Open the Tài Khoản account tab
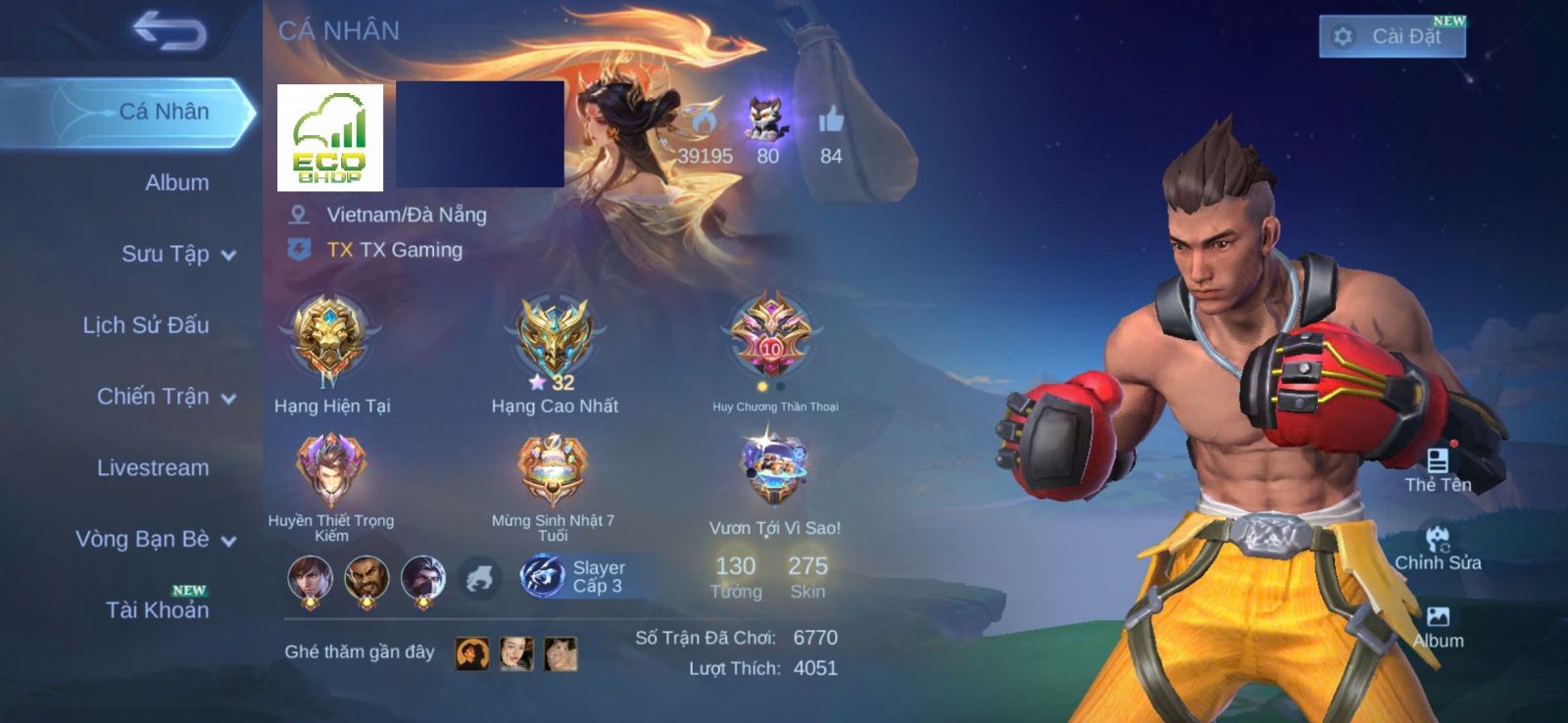 click(x=157, y=609)
